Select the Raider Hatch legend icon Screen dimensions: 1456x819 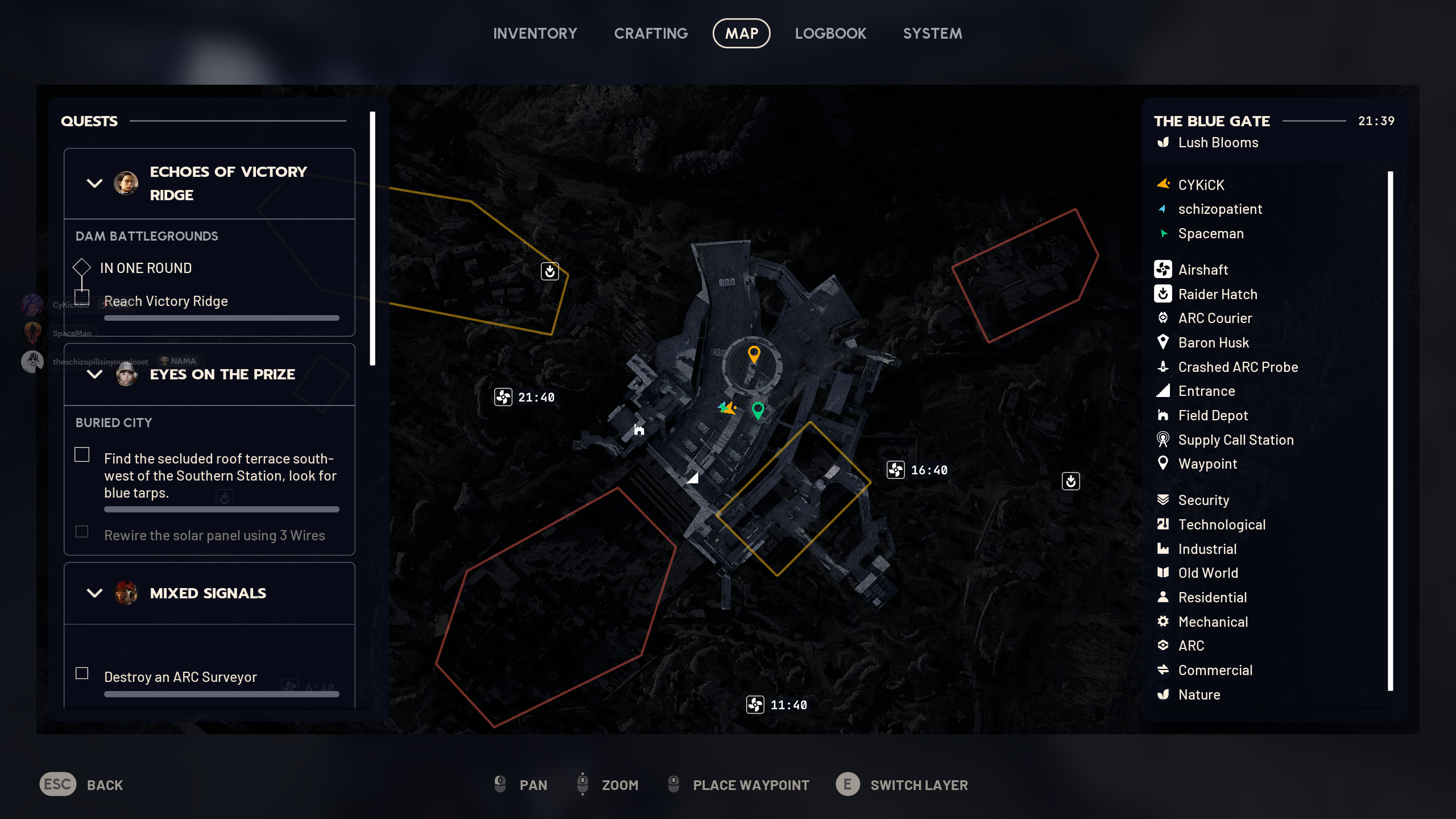coord(1164,294)
